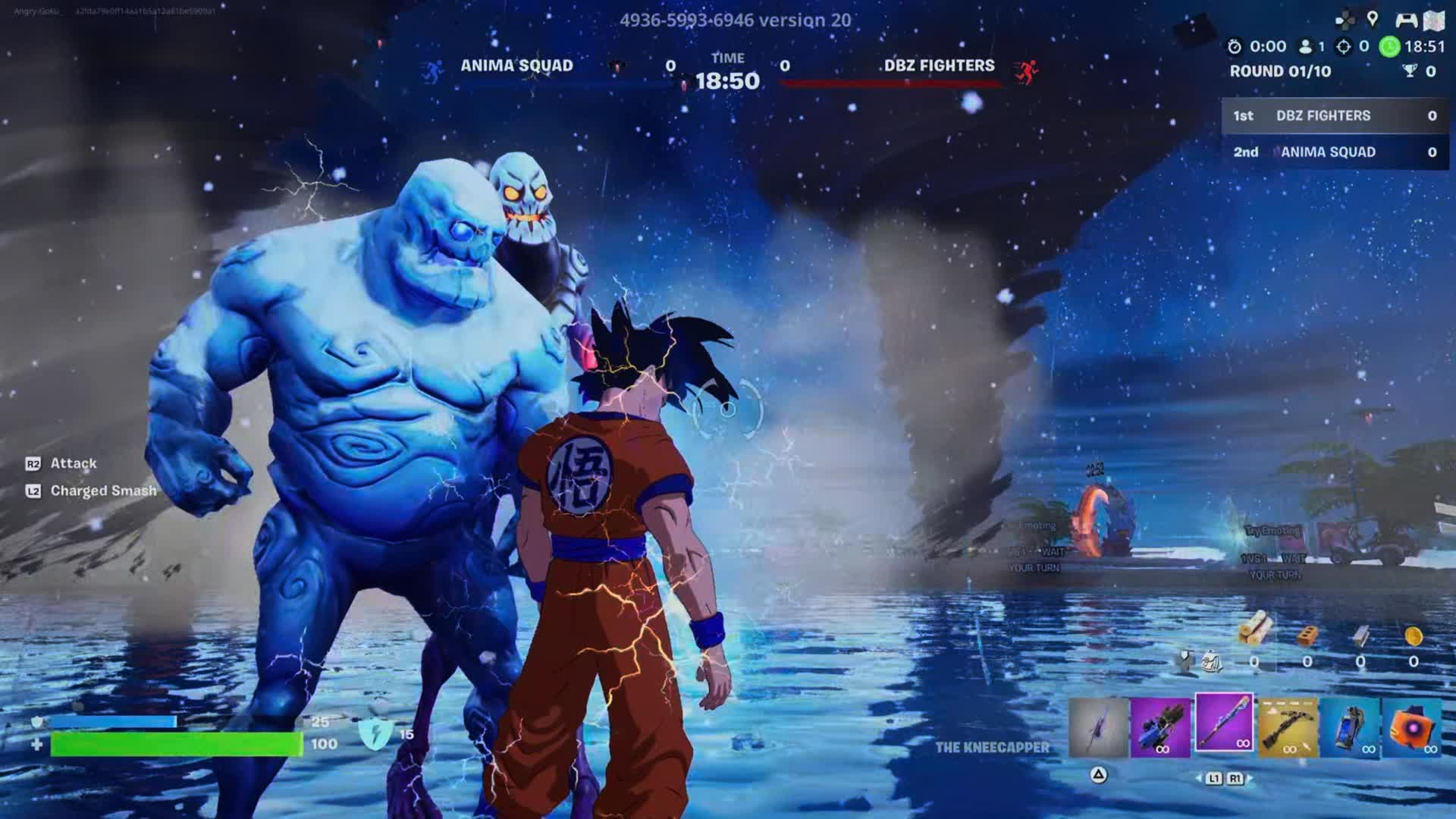Select the gold crossbow weapon slot
Screen dimensions: 1456x819
pyautogui.click(x=1288, y=727)
